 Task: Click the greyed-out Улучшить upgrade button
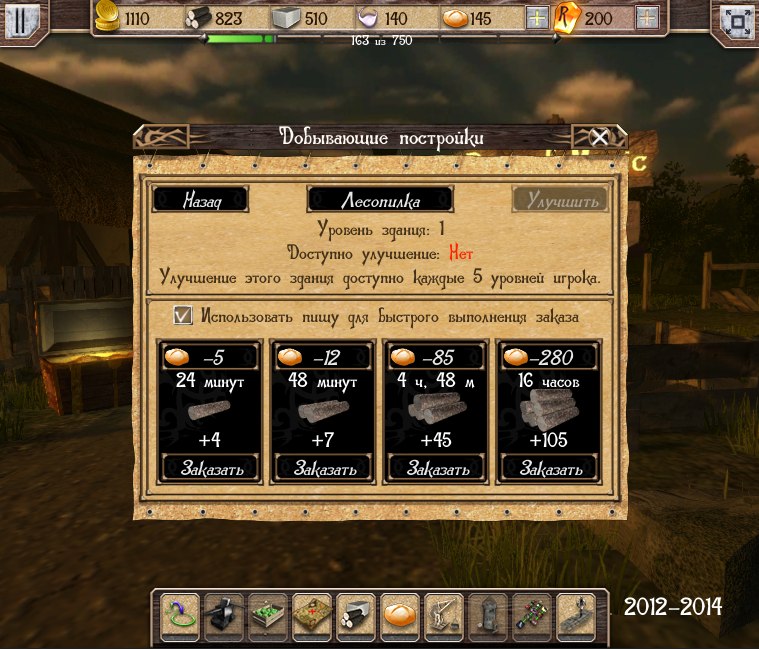point(560,200)
